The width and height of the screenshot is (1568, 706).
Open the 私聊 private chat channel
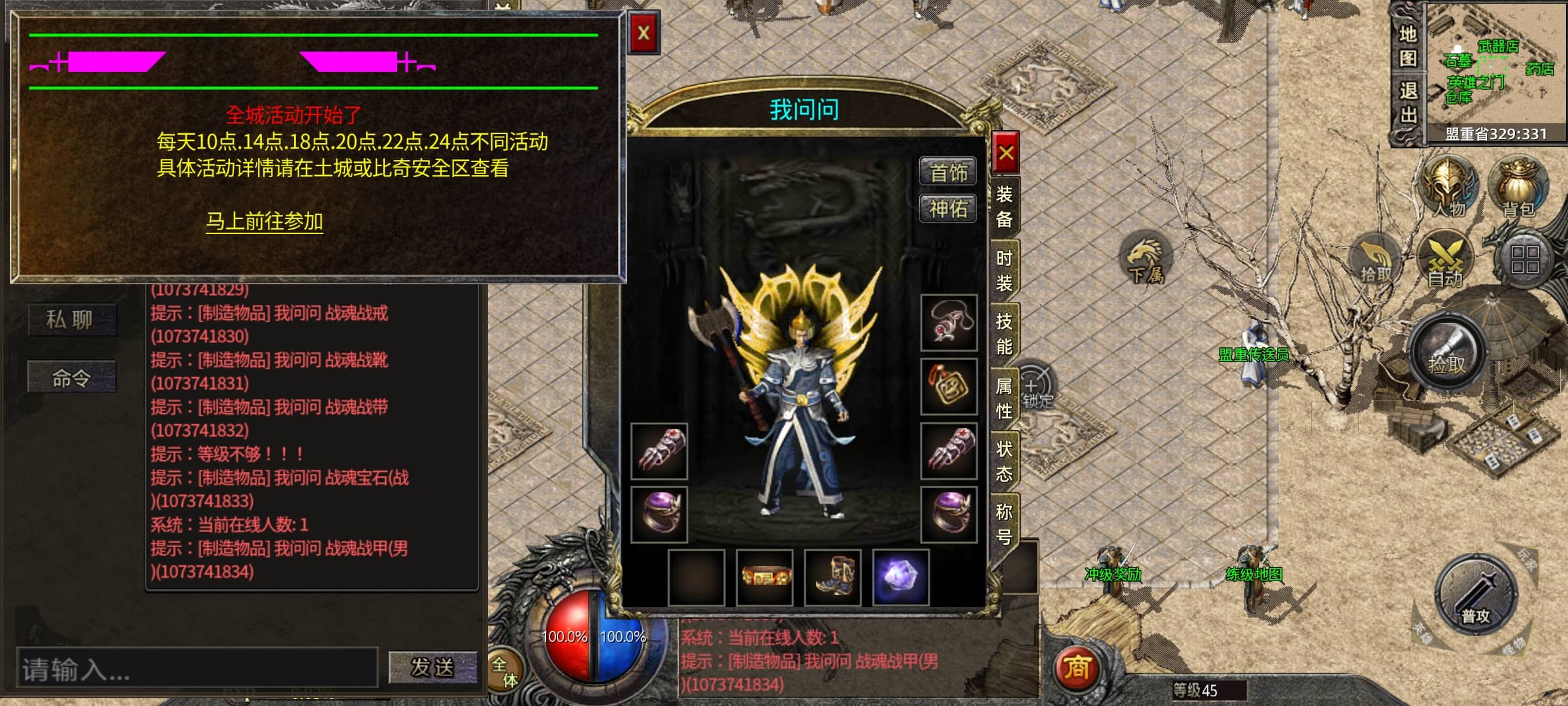point(71,320)
